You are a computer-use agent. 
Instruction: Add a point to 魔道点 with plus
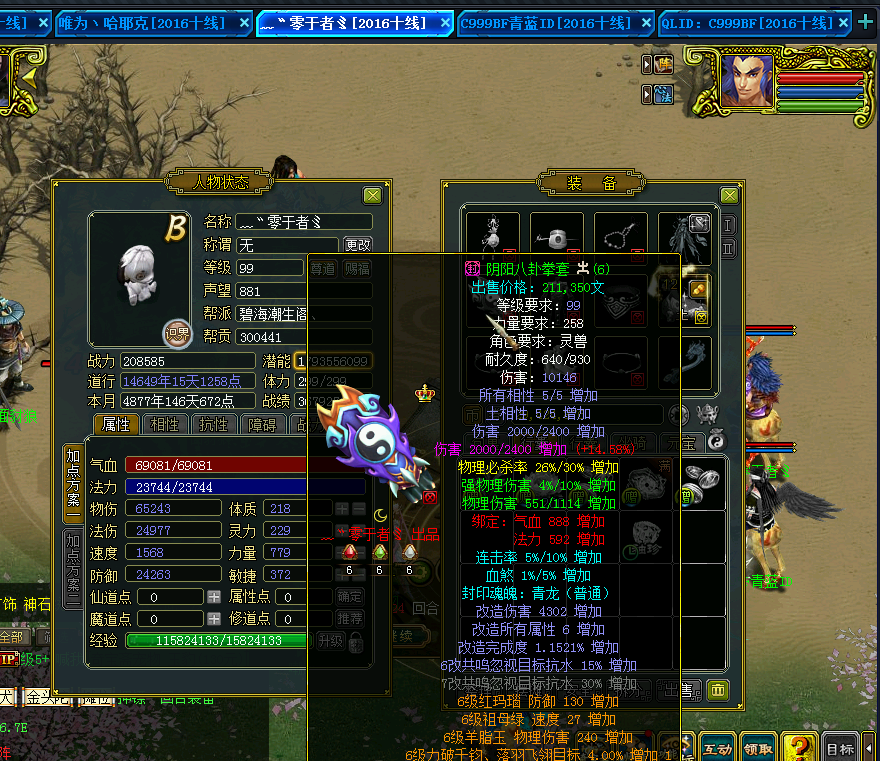tap(214, 619)
